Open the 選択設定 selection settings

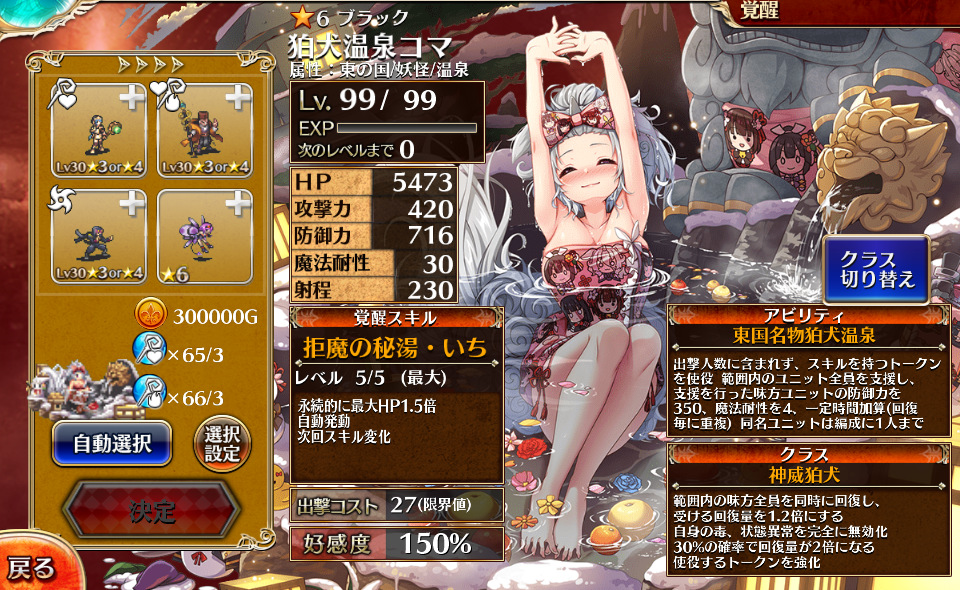point(221,442)
